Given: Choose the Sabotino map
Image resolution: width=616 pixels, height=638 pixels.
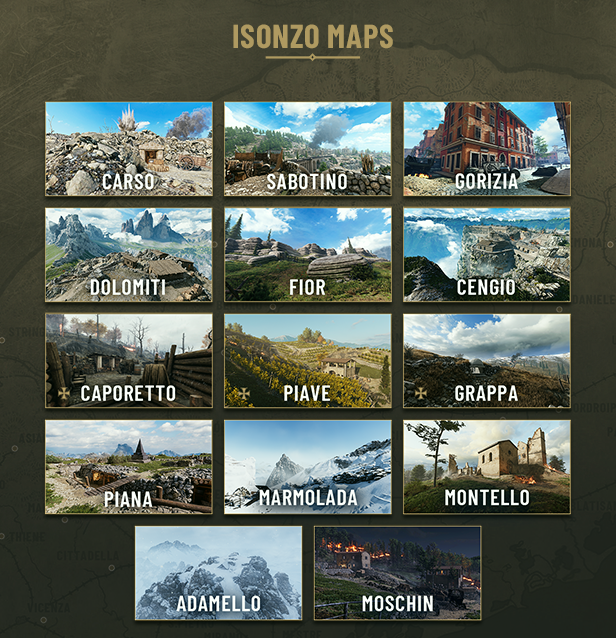Looking at the screenshot, I should [x=307, y=149].
